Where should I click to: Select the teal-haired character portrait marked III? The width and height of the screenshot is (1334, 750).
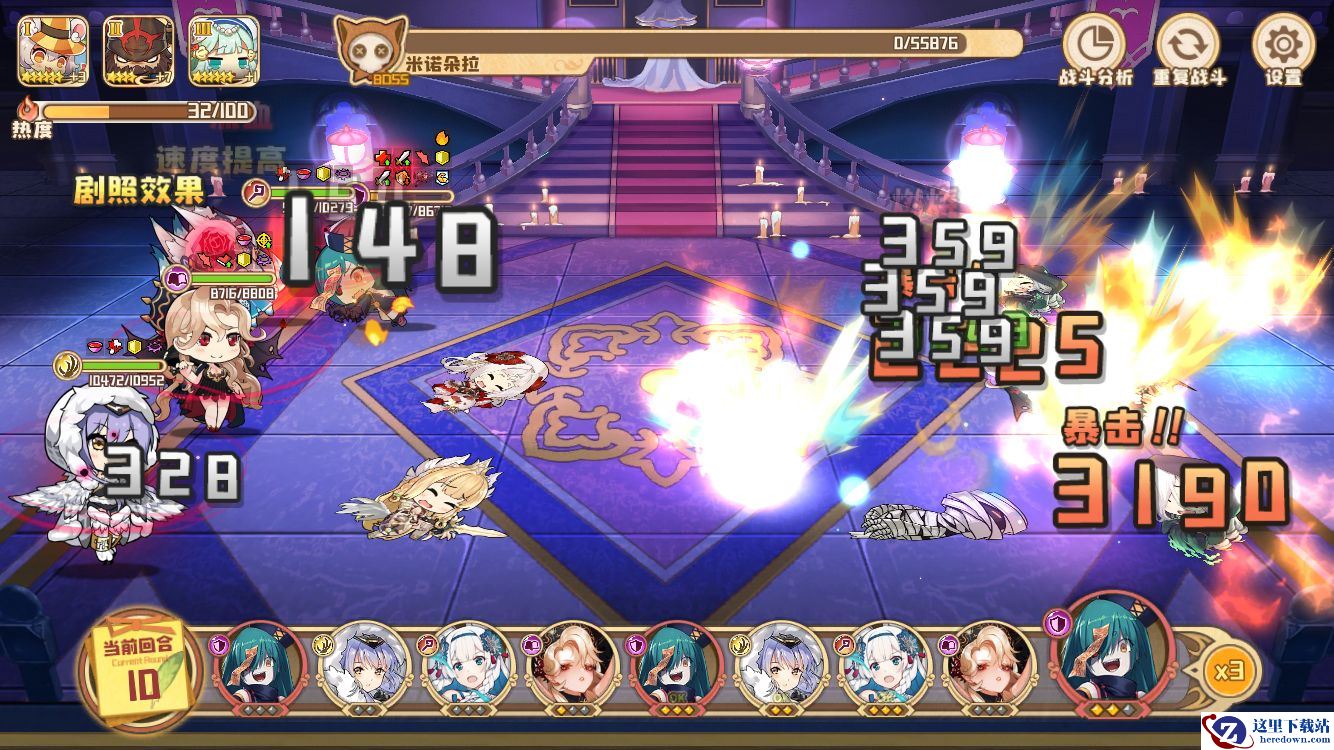click(225, 51)
